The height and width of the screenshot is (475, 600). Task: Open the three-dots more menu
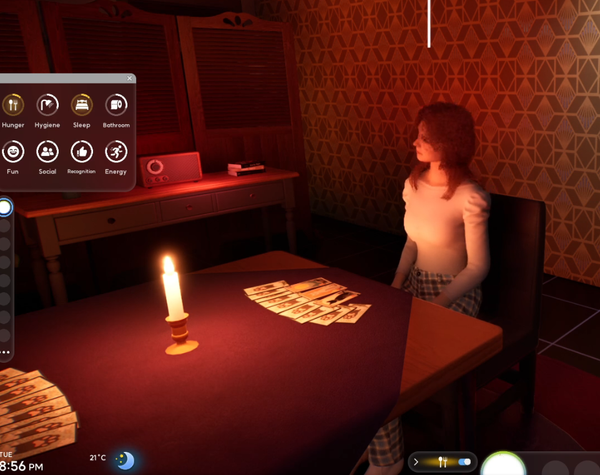tap(5, 352)
